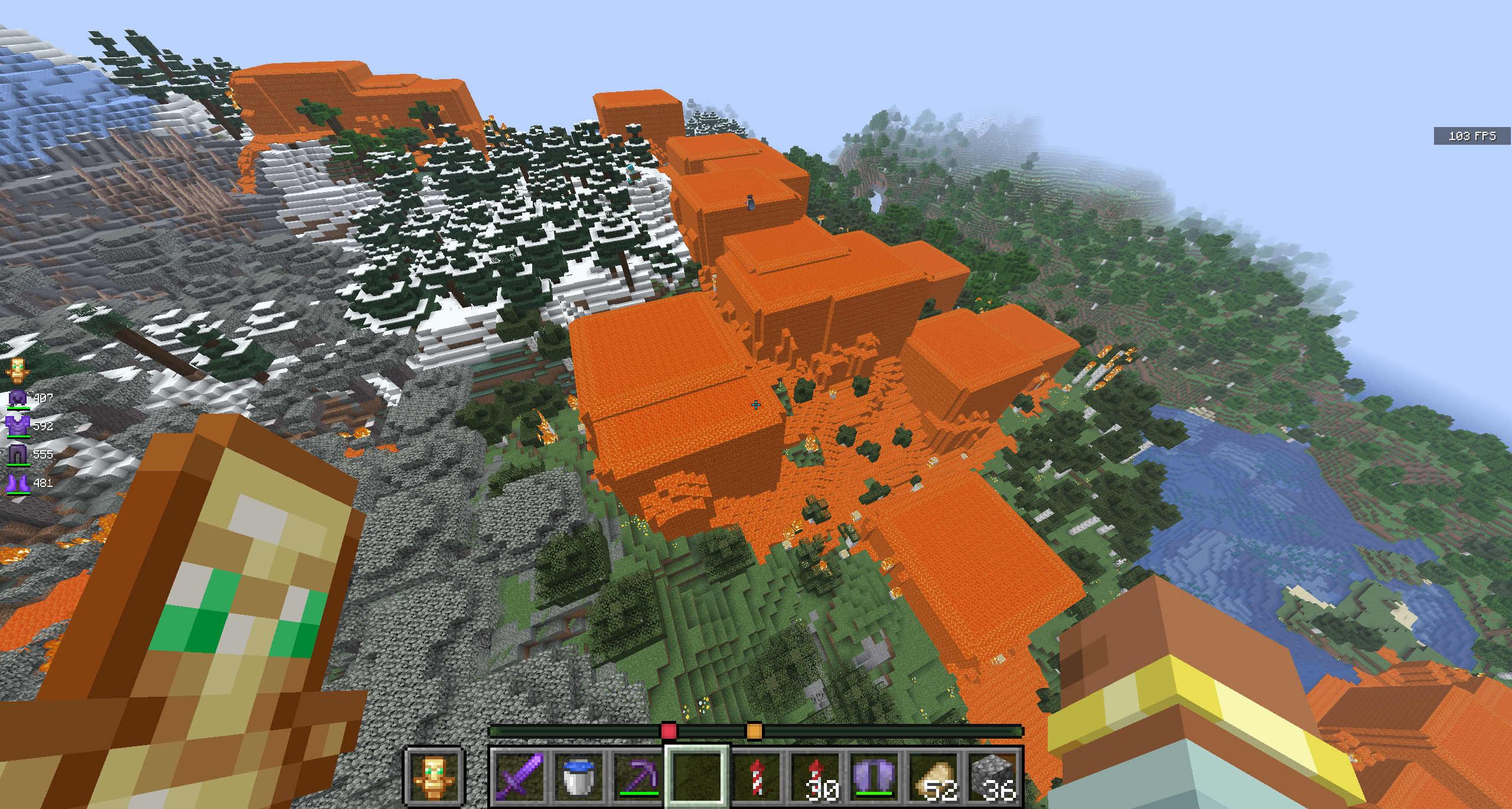The image size is (1512, 809).
Task: Select the stack of 30 firework rockets
Action: 816,776
